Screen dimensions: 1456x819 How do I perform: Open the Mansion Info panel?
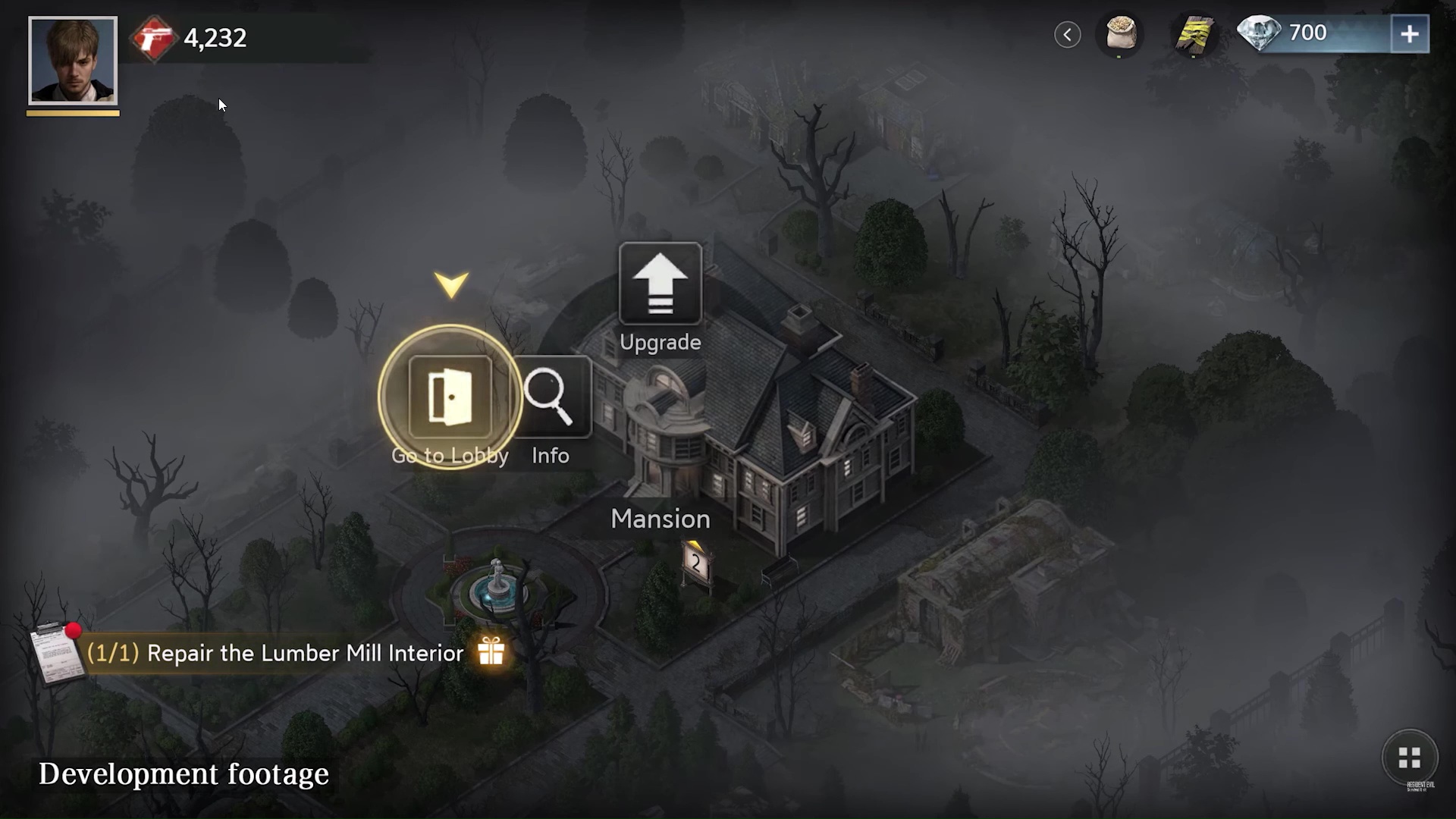coord(551,397)
